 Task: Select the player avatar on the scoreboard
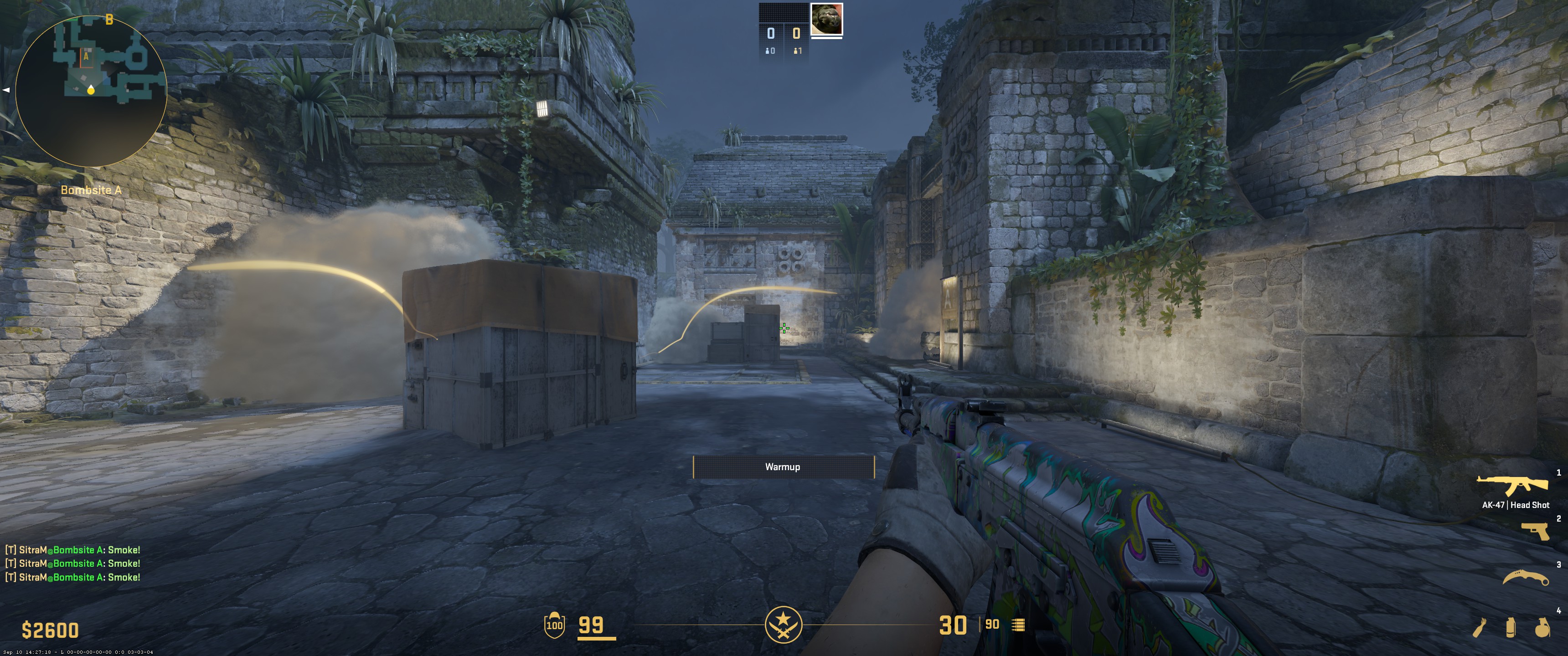point(826,19)
